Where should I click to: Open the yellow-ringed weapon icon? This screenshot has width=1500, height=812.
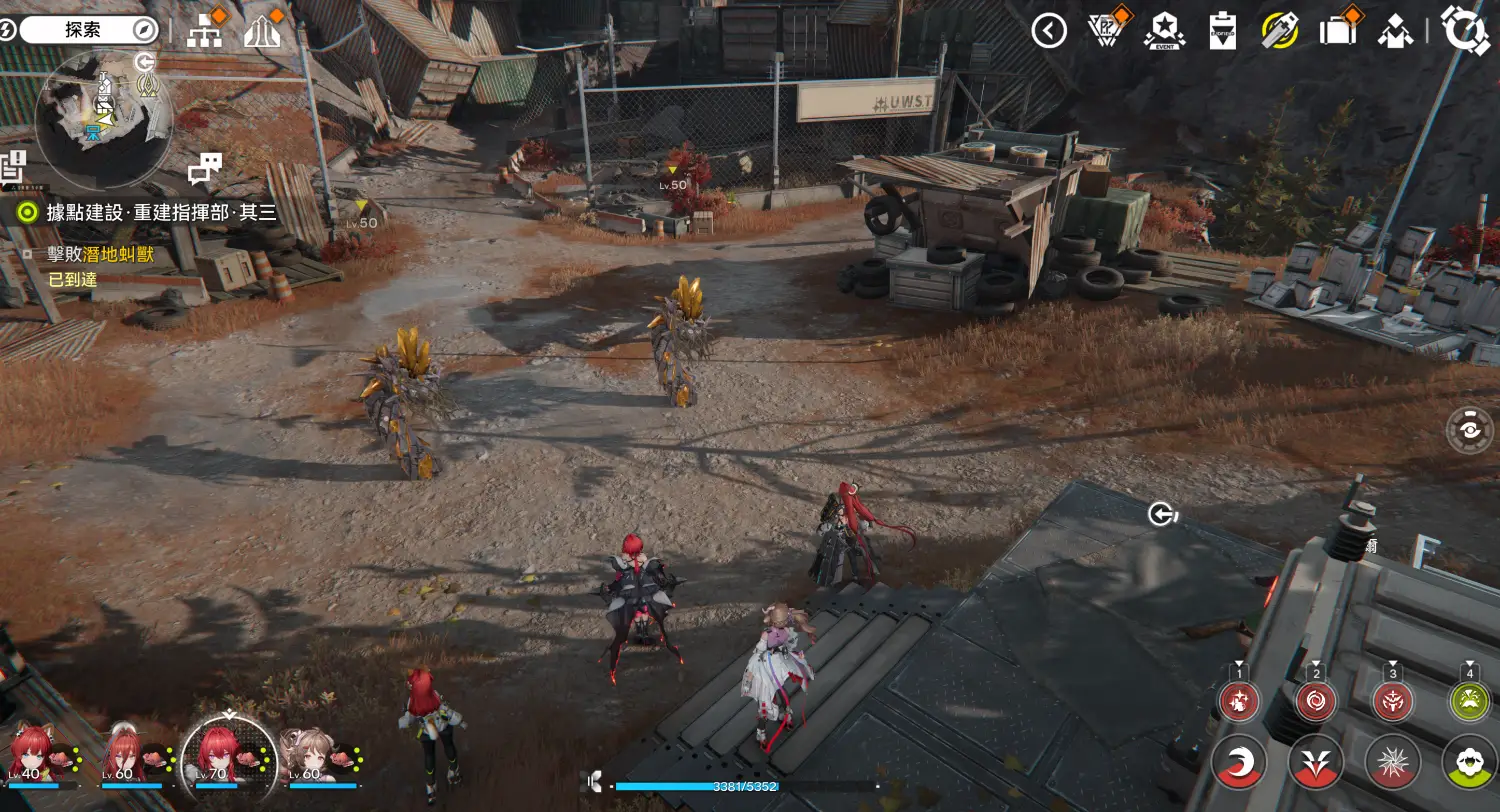tap(1280, 31)
